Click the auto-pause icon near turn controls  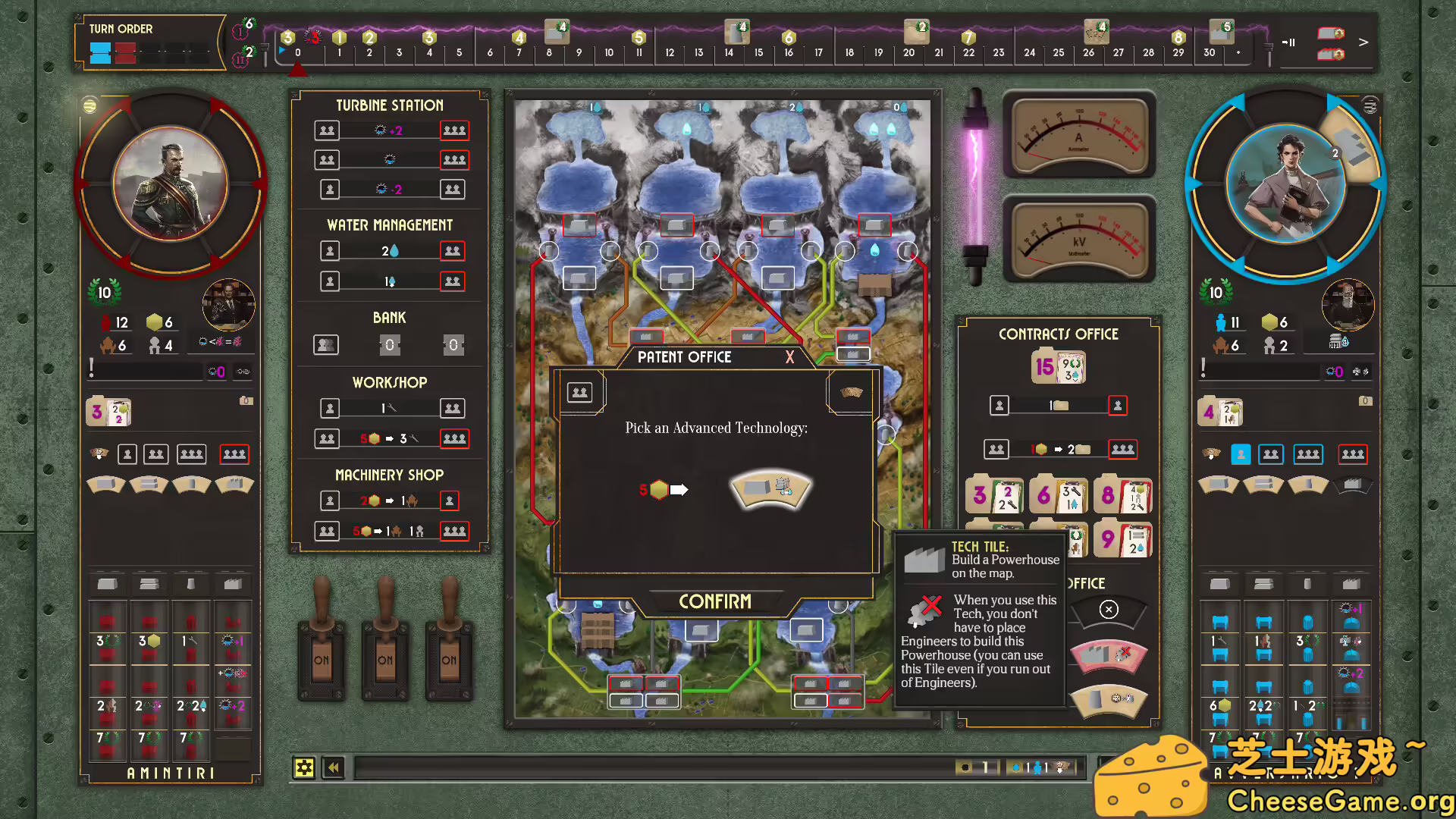1289,42
